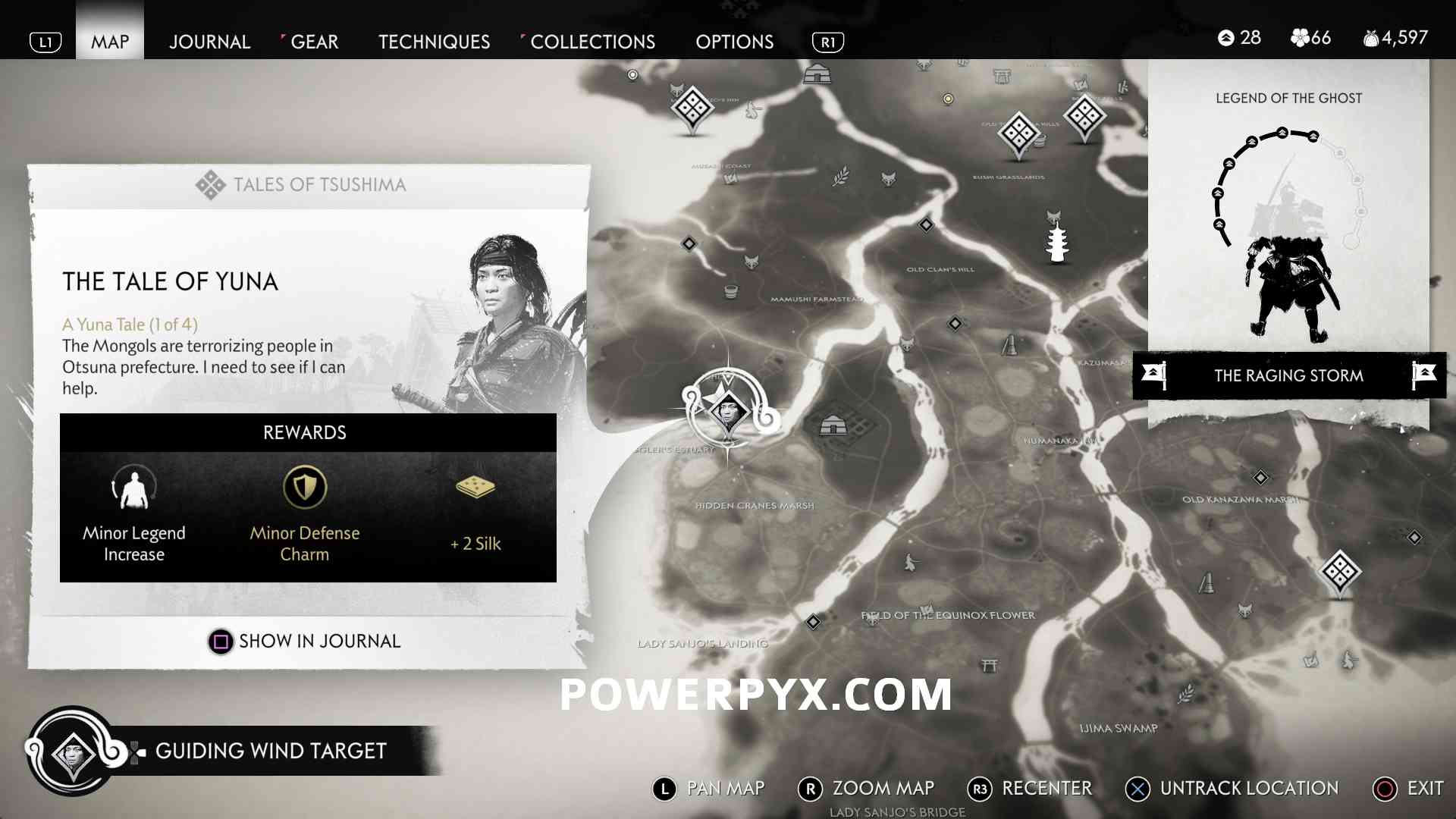
Task: Show The Tale of Yuna in journal
Action: [x=305, y=642]
